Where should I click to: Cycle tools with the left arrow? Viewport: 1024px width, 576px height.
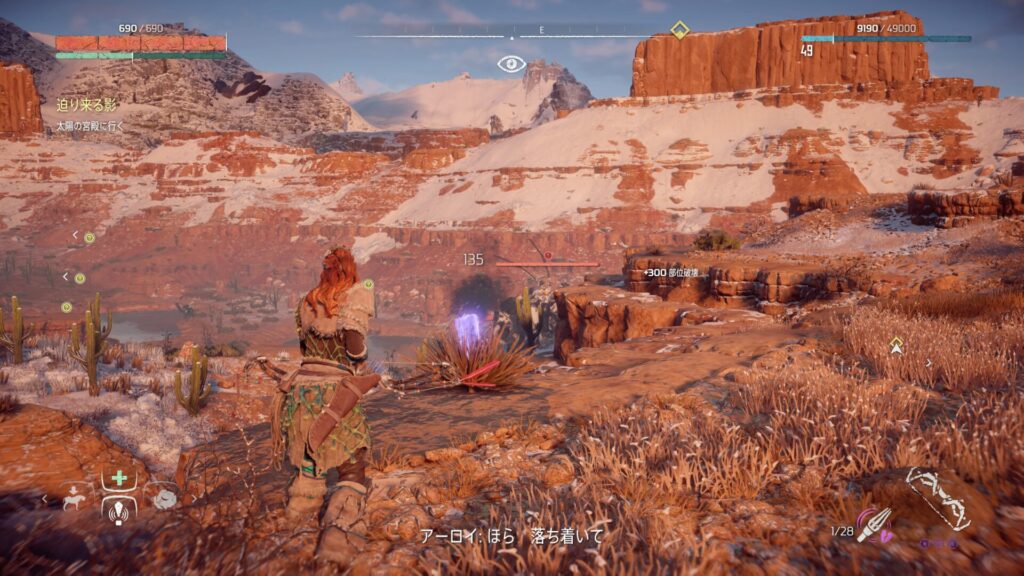click(x=44, y=497)
